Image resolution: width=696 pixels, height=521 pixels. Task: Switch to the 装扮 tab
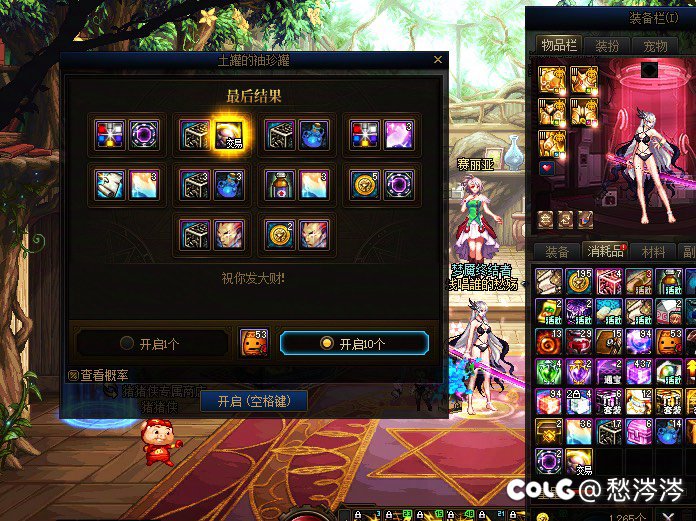pos(607,46)
